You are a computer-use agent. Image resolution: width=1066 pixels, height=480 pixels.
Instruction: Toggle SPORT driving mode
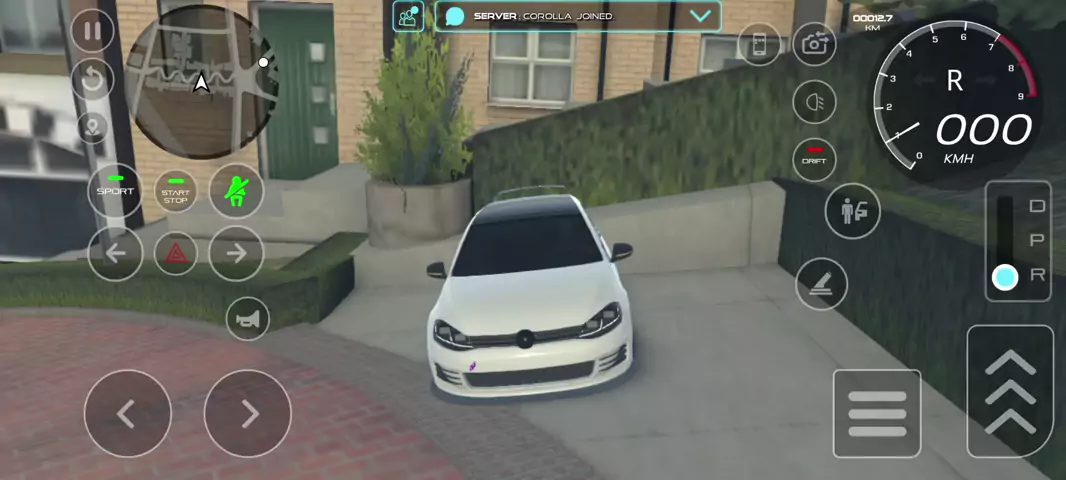pyautogui.click(x=115, y=190)
